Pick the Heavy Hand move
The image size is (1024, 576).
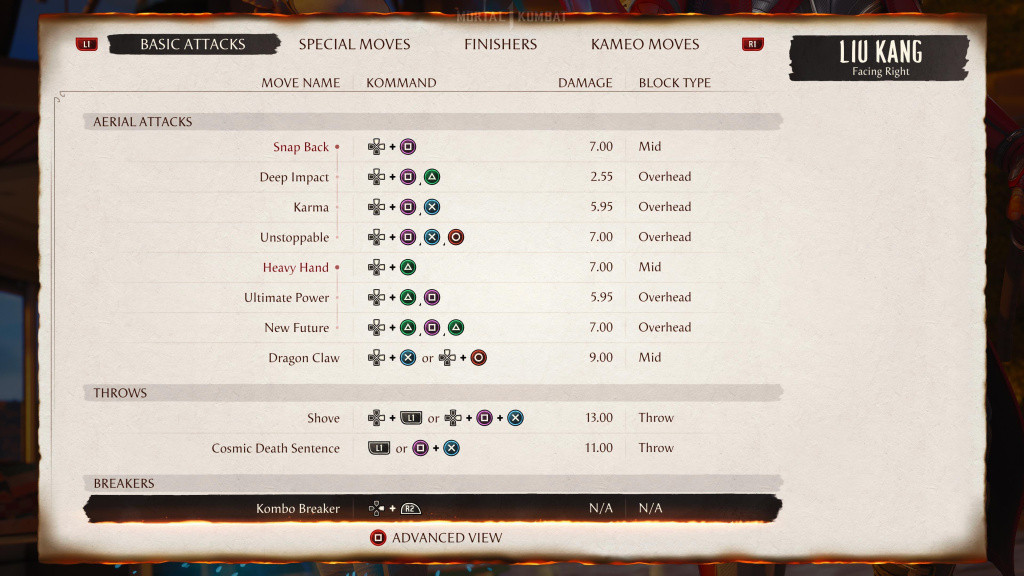click(x=296, y=268)
